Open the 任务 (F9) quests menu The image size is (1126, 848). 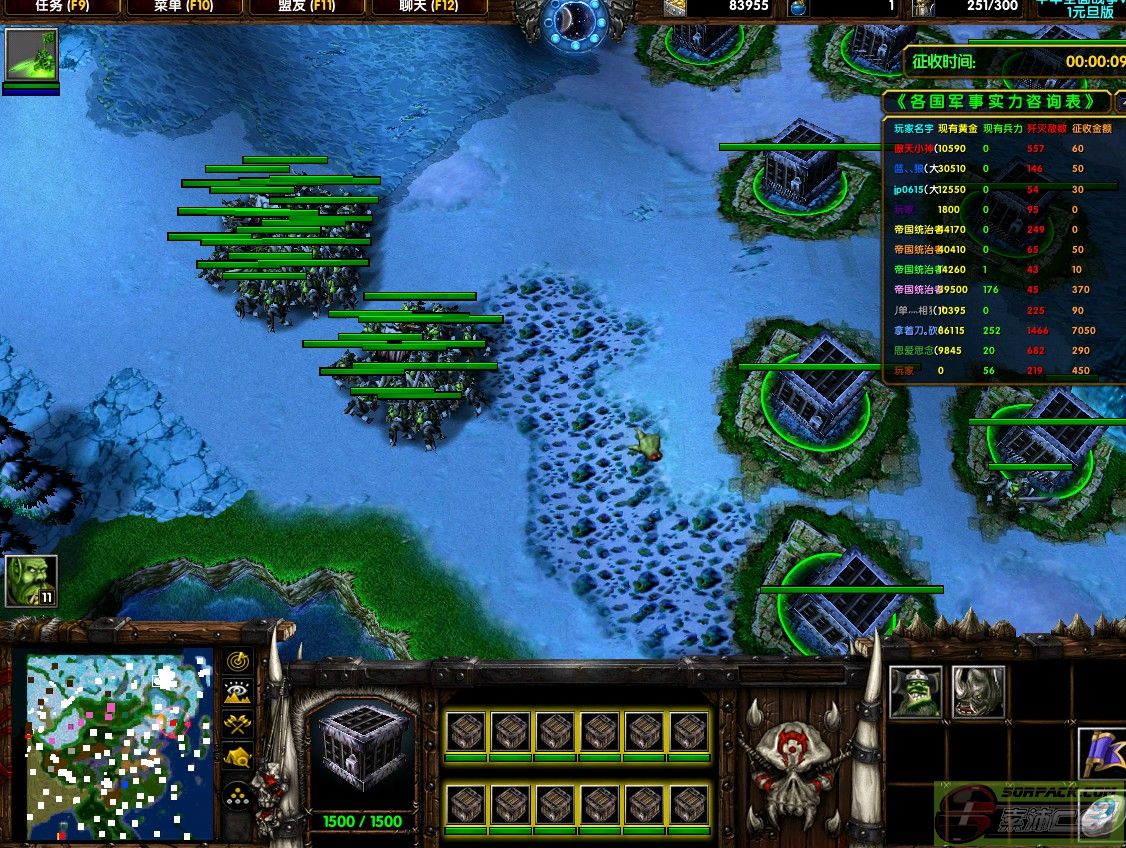(63, 7)
